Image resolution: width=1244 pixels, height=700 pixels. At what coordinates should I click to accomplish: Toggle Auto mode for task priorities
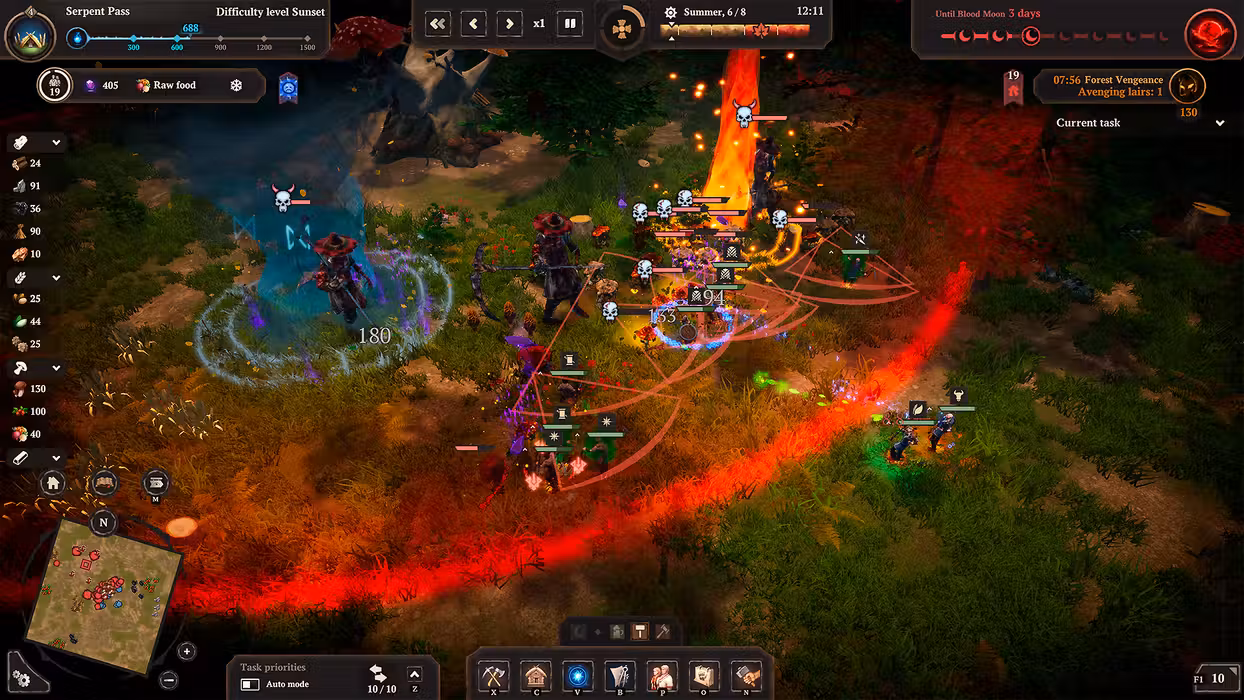[250, 684]
